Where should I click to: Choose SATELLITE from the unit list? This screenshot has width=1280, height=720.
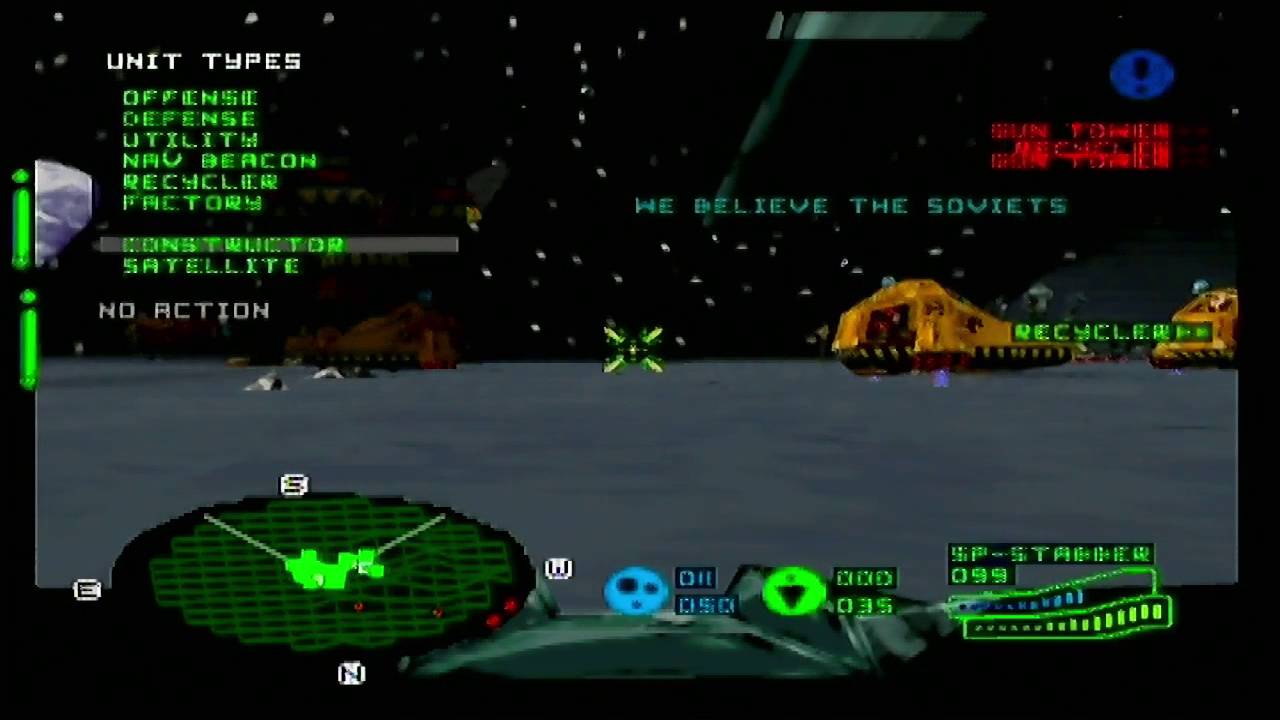[211, 265]
